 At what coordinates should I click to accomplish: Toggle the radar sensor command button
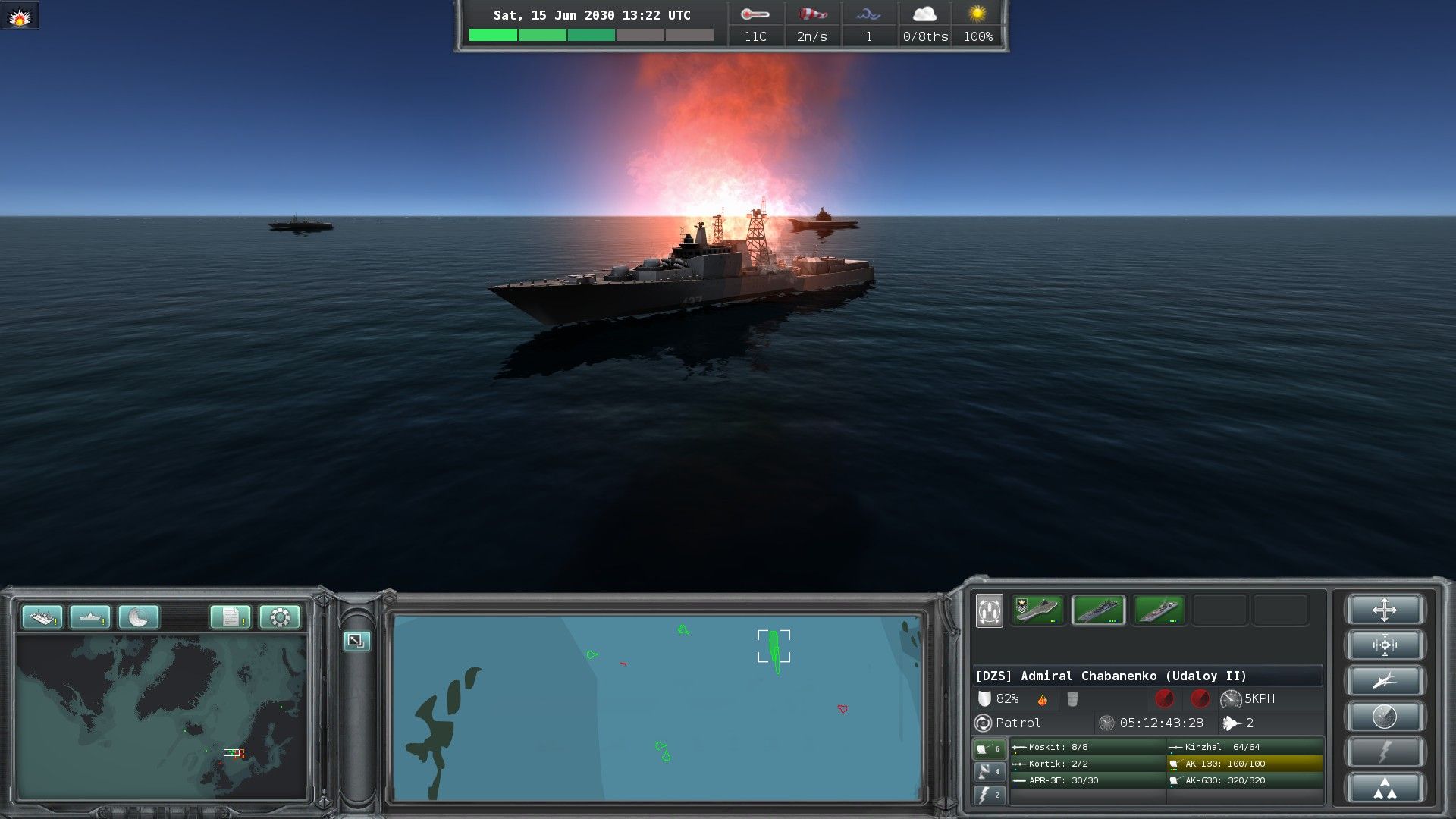click(x=1384, y=717)
